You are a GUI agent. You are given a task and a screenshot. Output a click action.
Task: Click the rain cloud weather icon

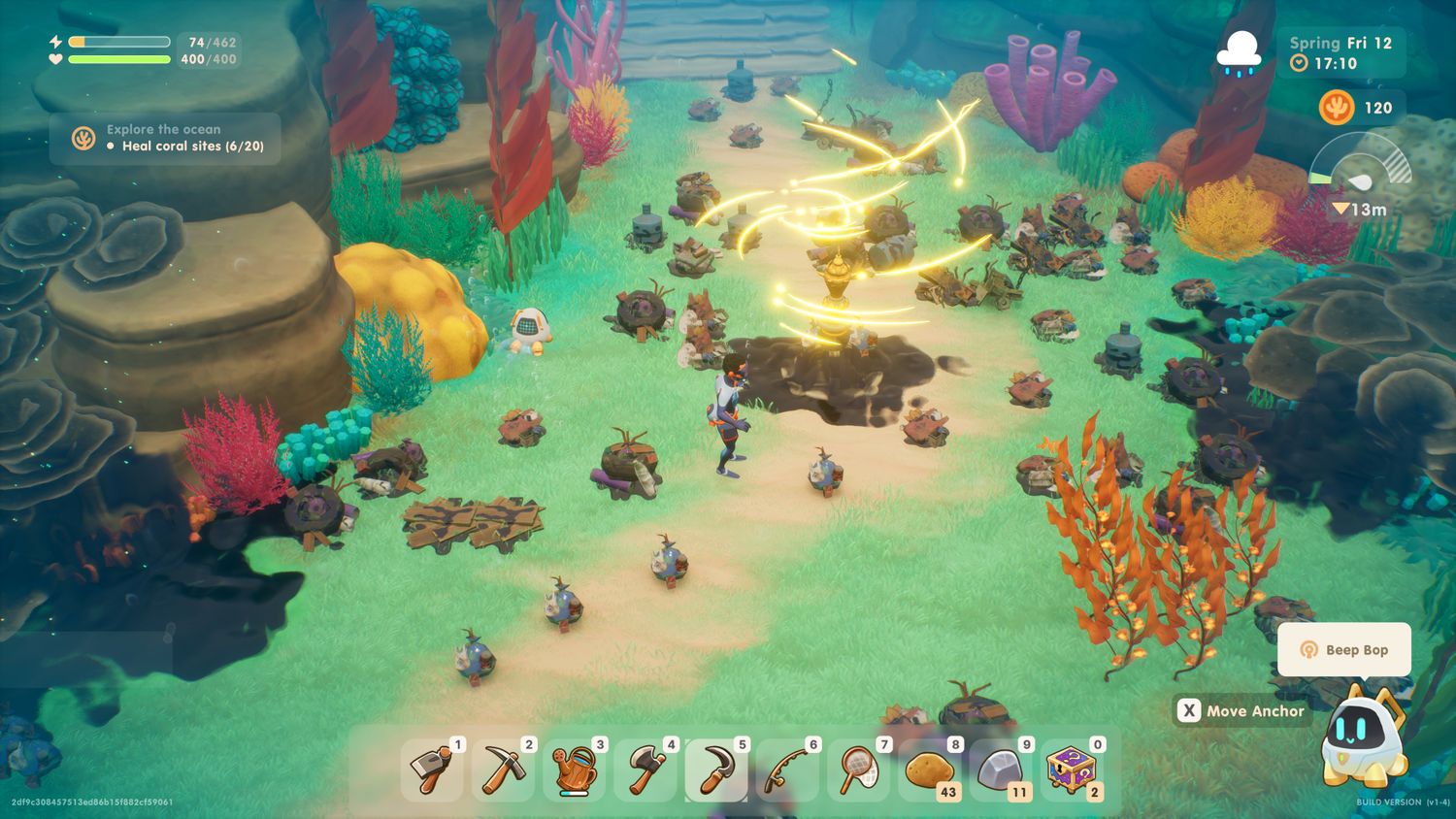1240,52
